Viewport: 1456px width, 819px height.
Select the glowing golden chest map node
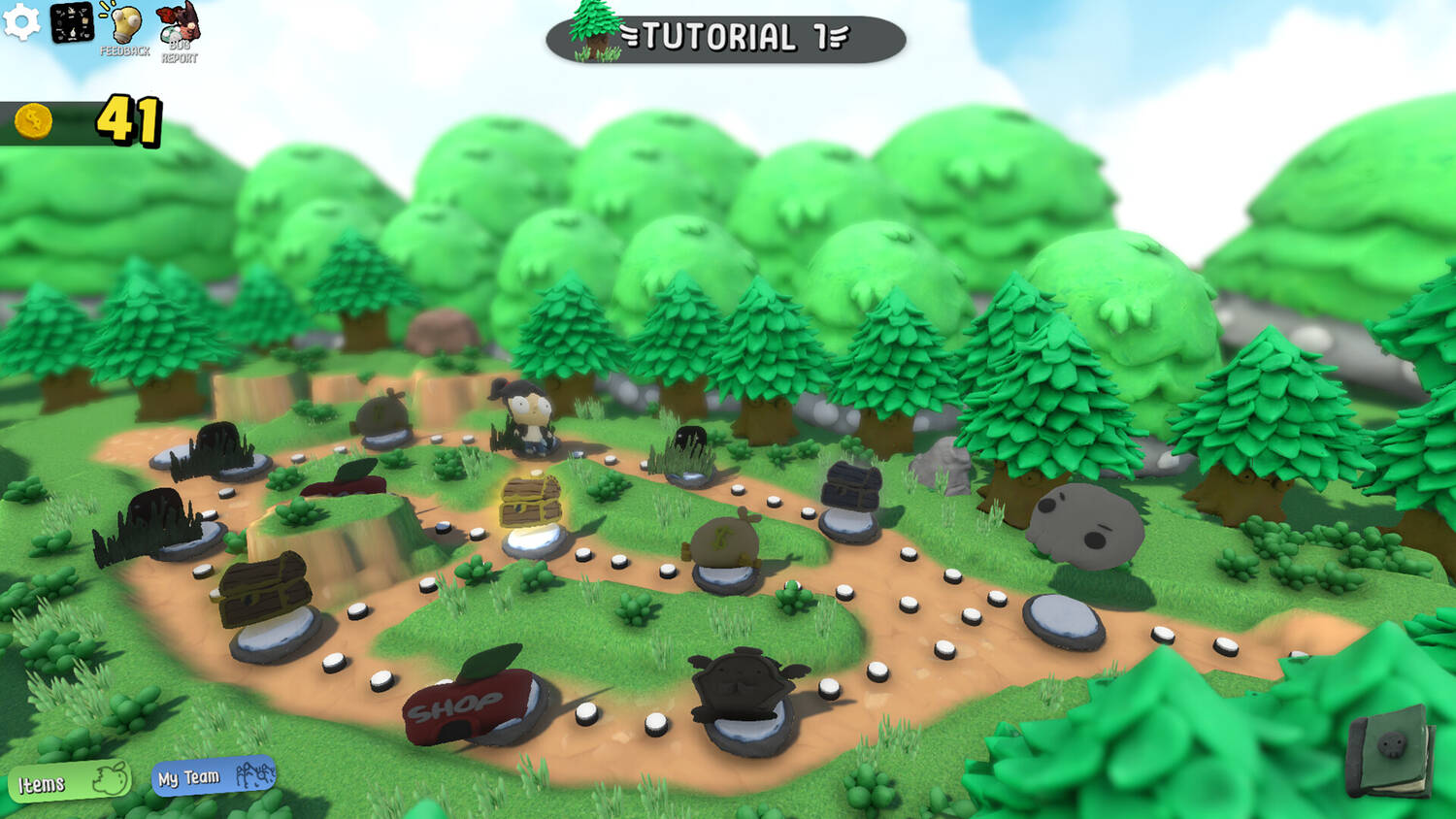(x=531, y=503)
